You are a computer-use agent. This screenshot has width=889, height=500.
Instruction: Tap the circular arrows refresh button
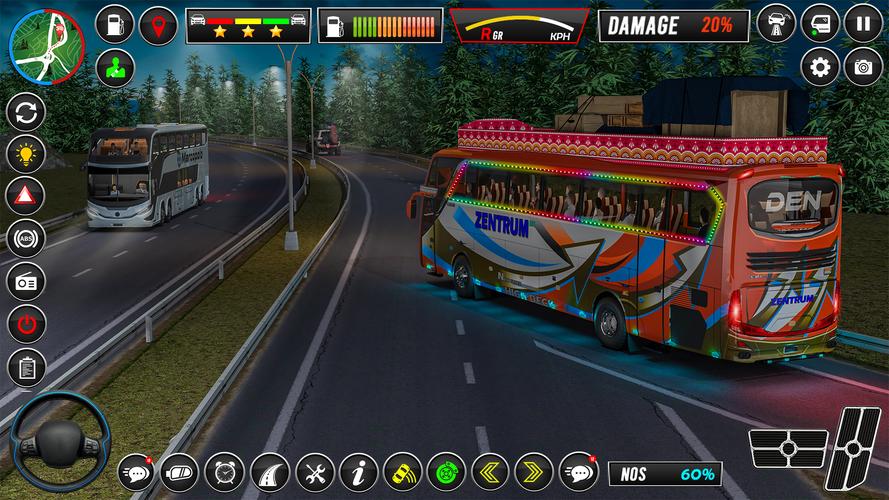(26, 111)
